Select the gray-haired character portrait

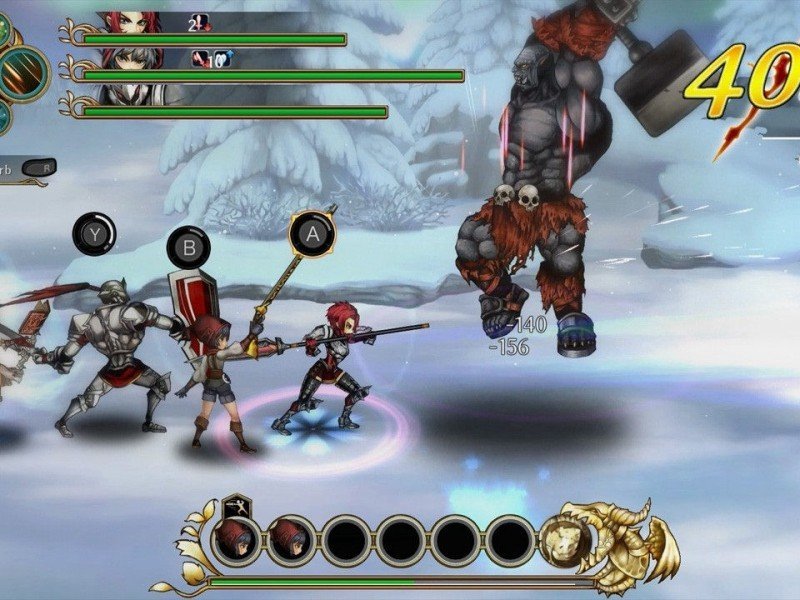pyautogui.click(x=130, y=59)
